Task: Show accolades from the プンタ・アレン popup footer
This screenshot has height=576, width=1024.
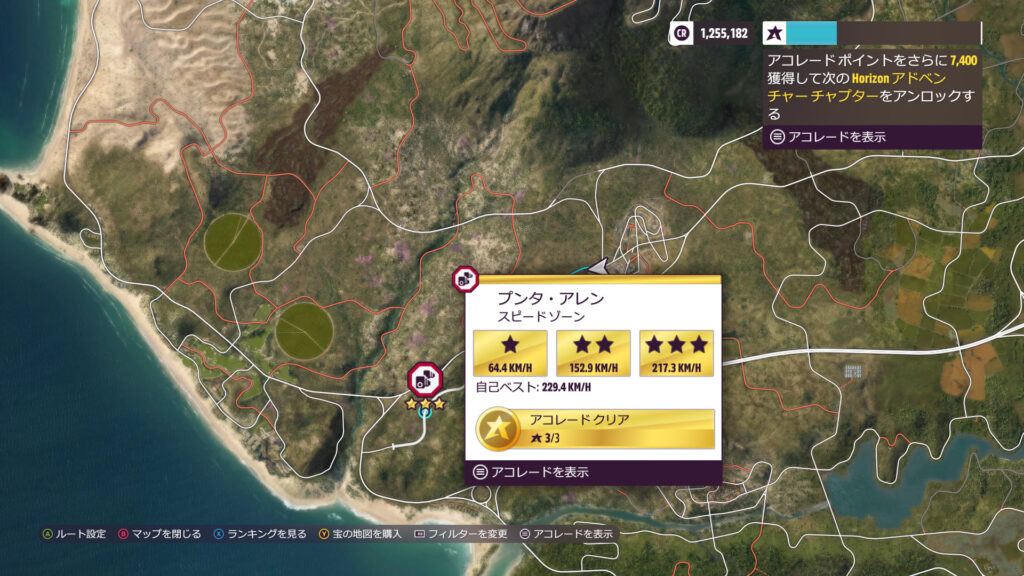Action: (530, 472)
